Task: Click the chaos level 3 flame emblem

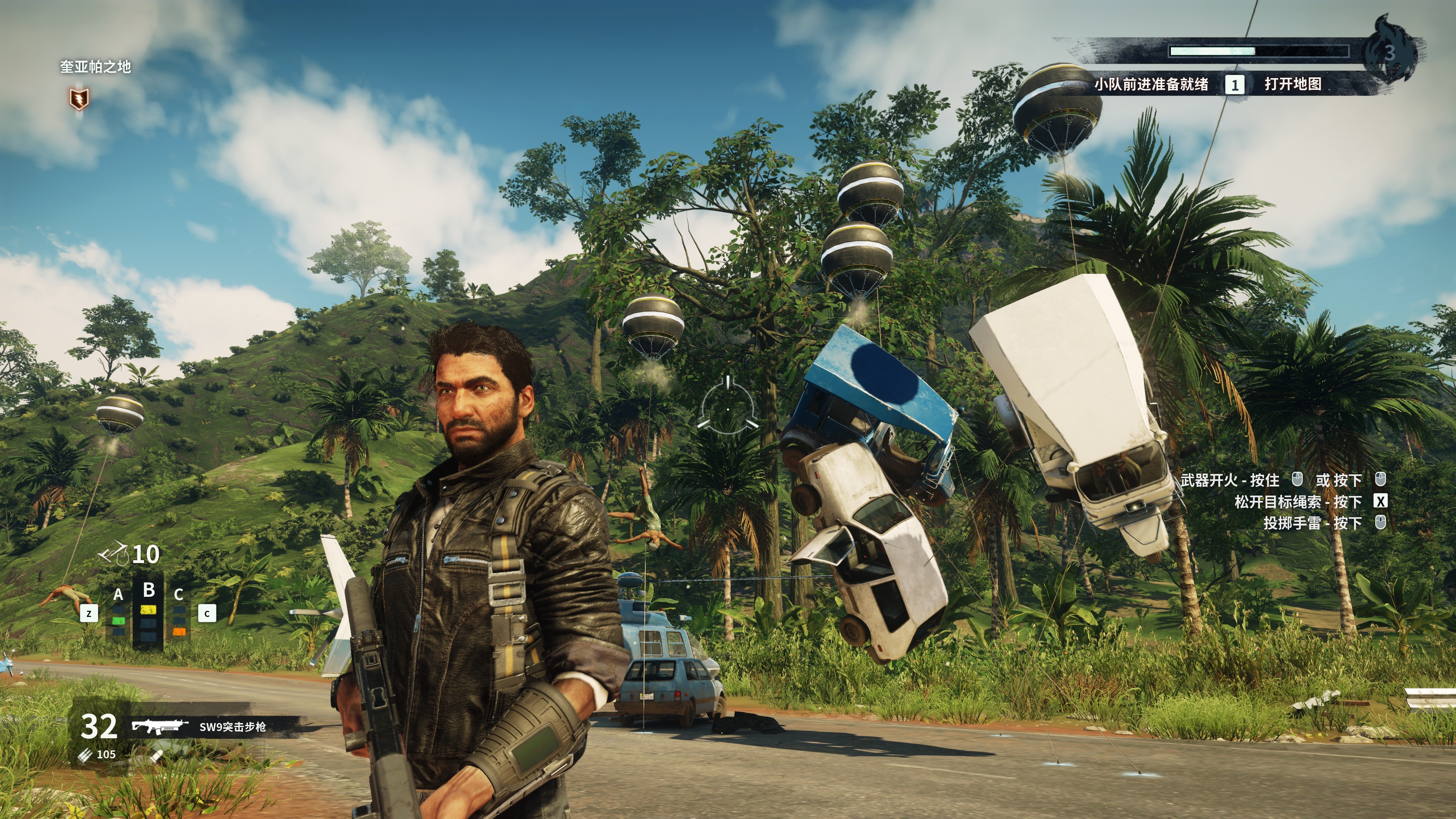Action: click(1390, 52)
